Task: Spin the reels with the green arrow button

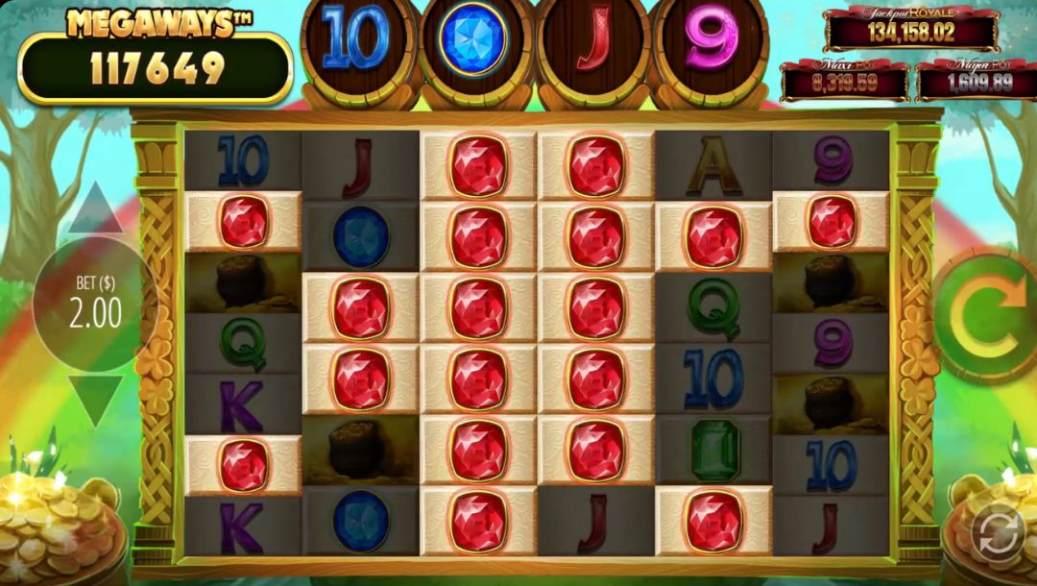Action: [985, 315]
